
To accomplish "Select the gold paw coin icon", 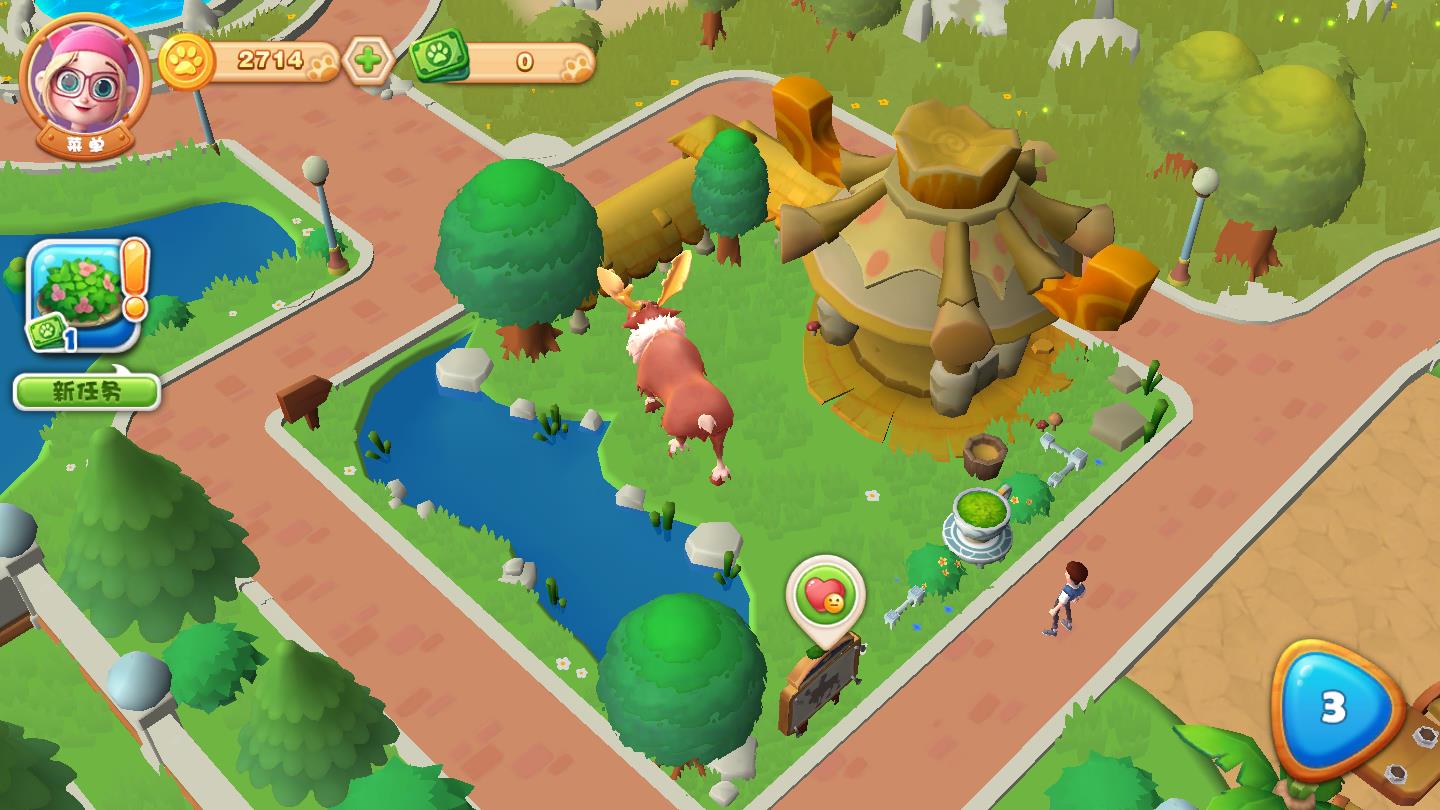I will (x=185, y=61).
